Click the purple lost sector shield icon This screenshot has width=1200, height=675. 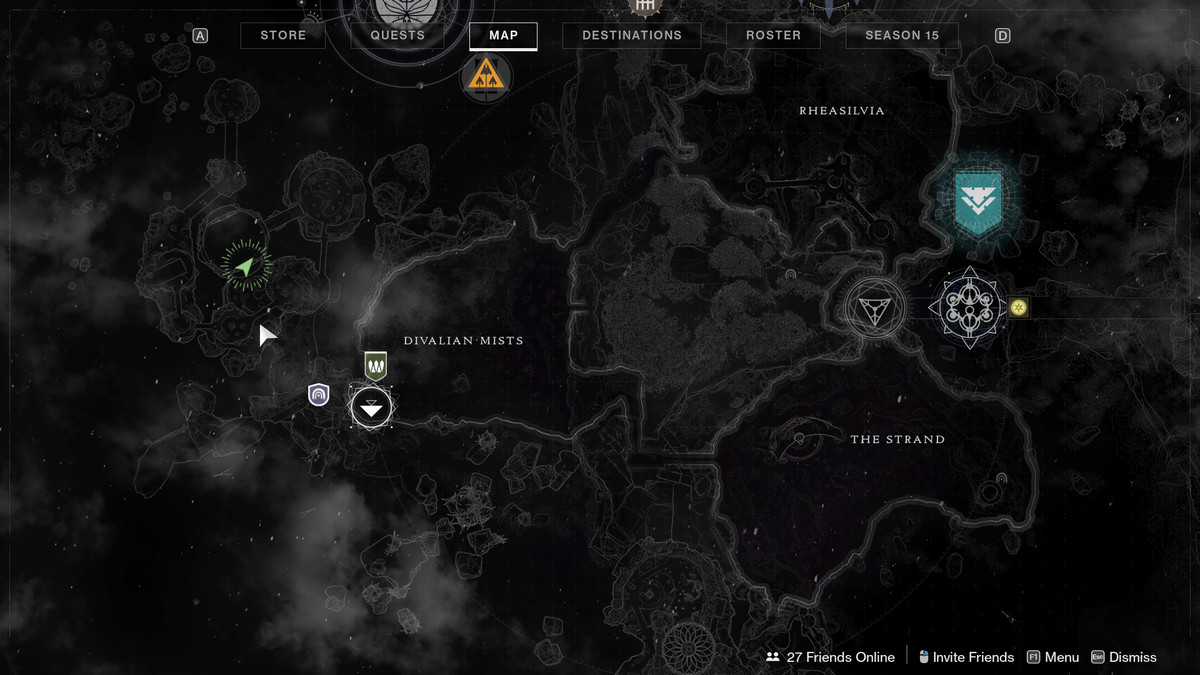point(319,395)
